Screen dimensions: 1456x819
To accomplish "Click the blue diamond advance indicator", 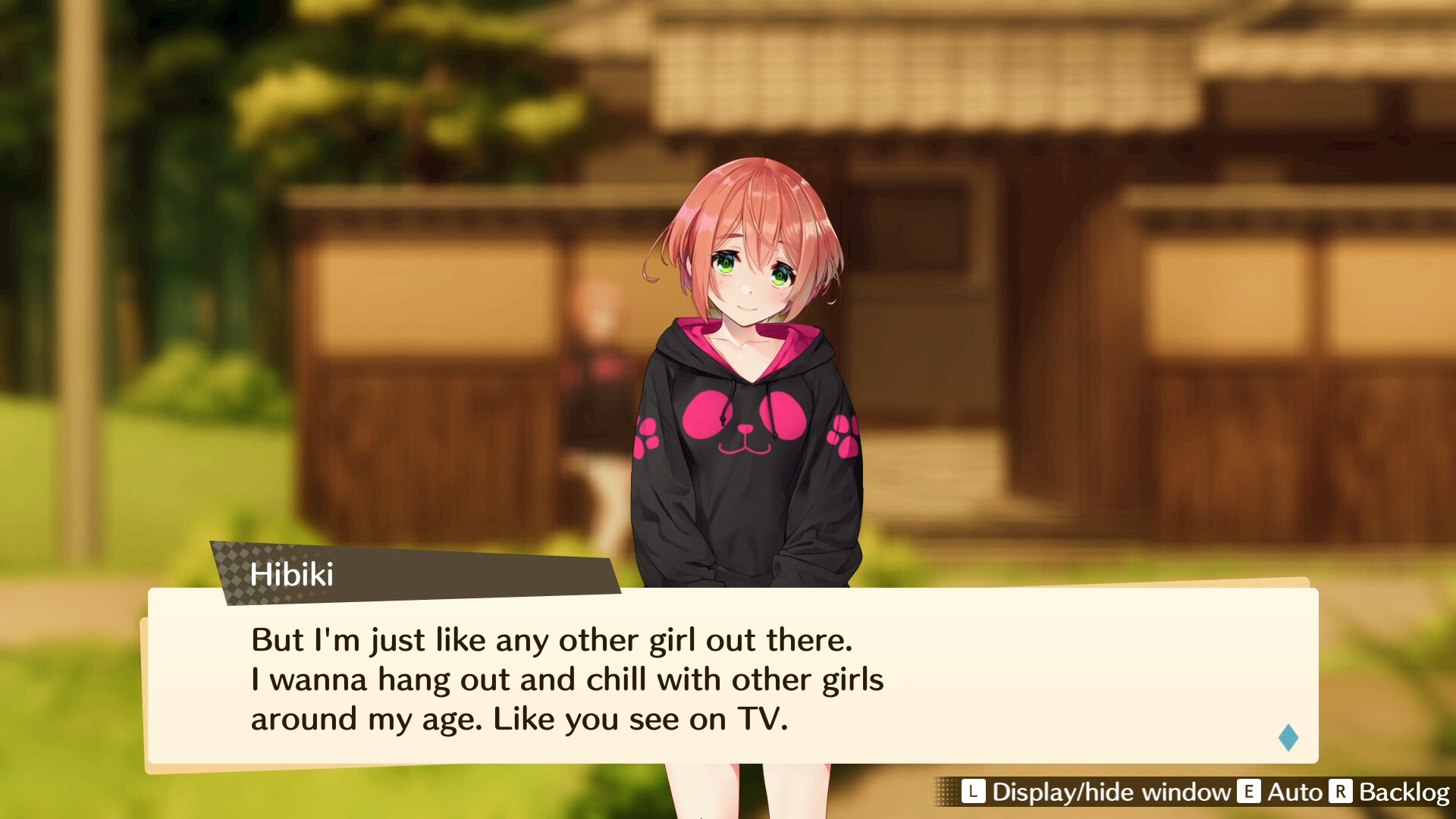I will [x=1287, y=738].
